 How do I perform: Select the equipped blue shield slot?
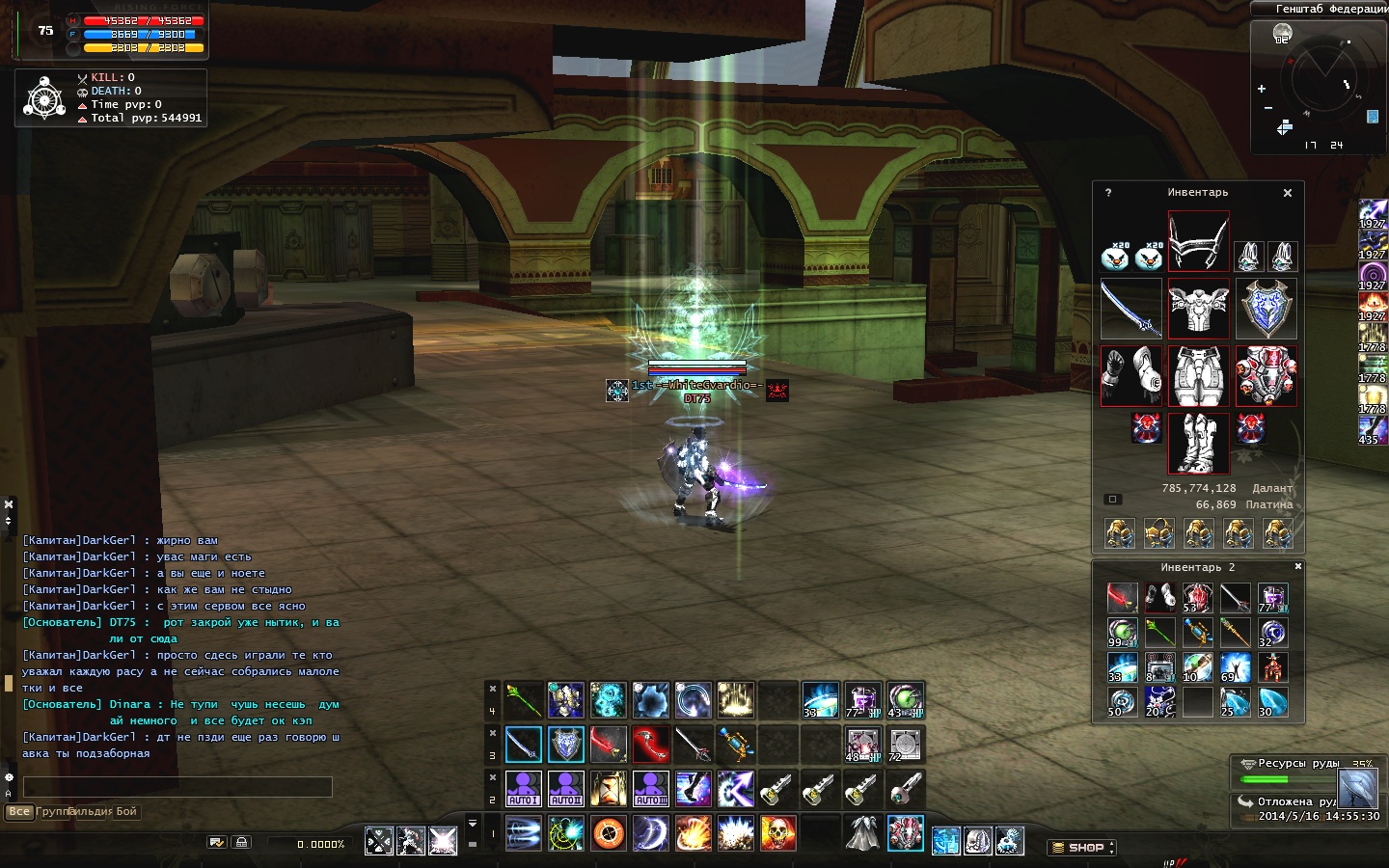(1266, 309)
